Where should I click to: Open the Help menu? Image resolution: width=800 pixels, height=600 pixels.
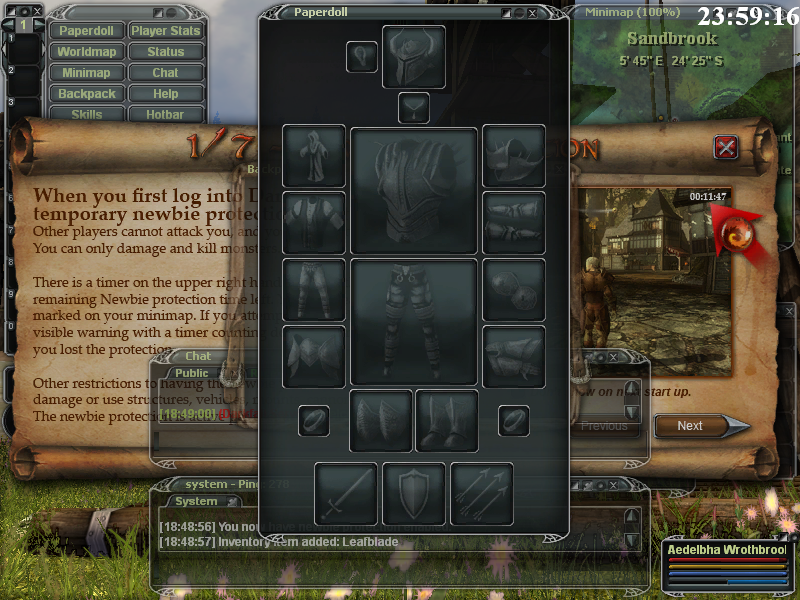coord(166,93)
